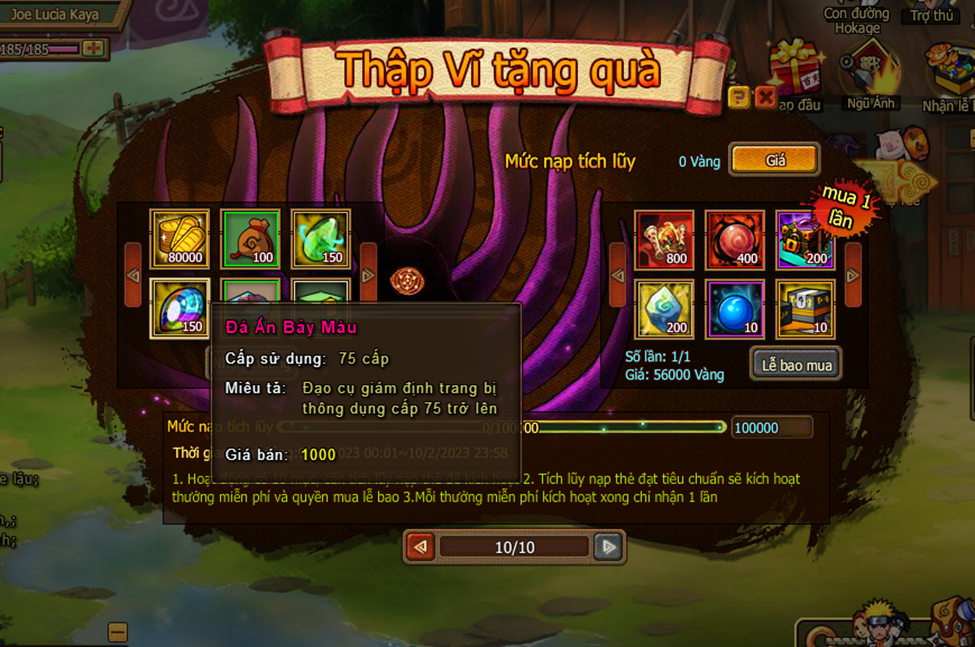The image size is (975, 647).
Task: Buy the gift pack with Lễ bao mua
Action: click(x=796, y=365)
